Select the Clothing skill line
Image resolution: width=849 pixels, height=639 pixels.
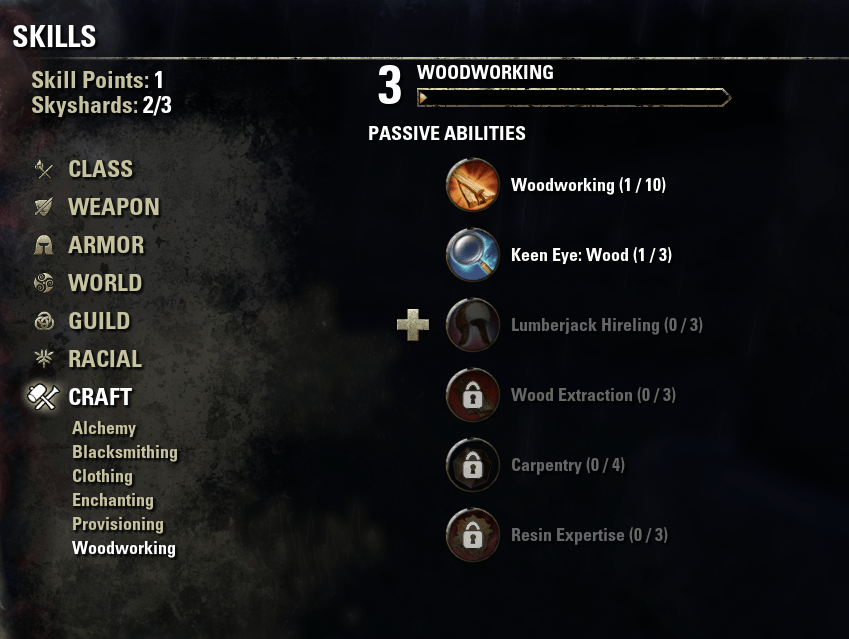click(102, 476)
